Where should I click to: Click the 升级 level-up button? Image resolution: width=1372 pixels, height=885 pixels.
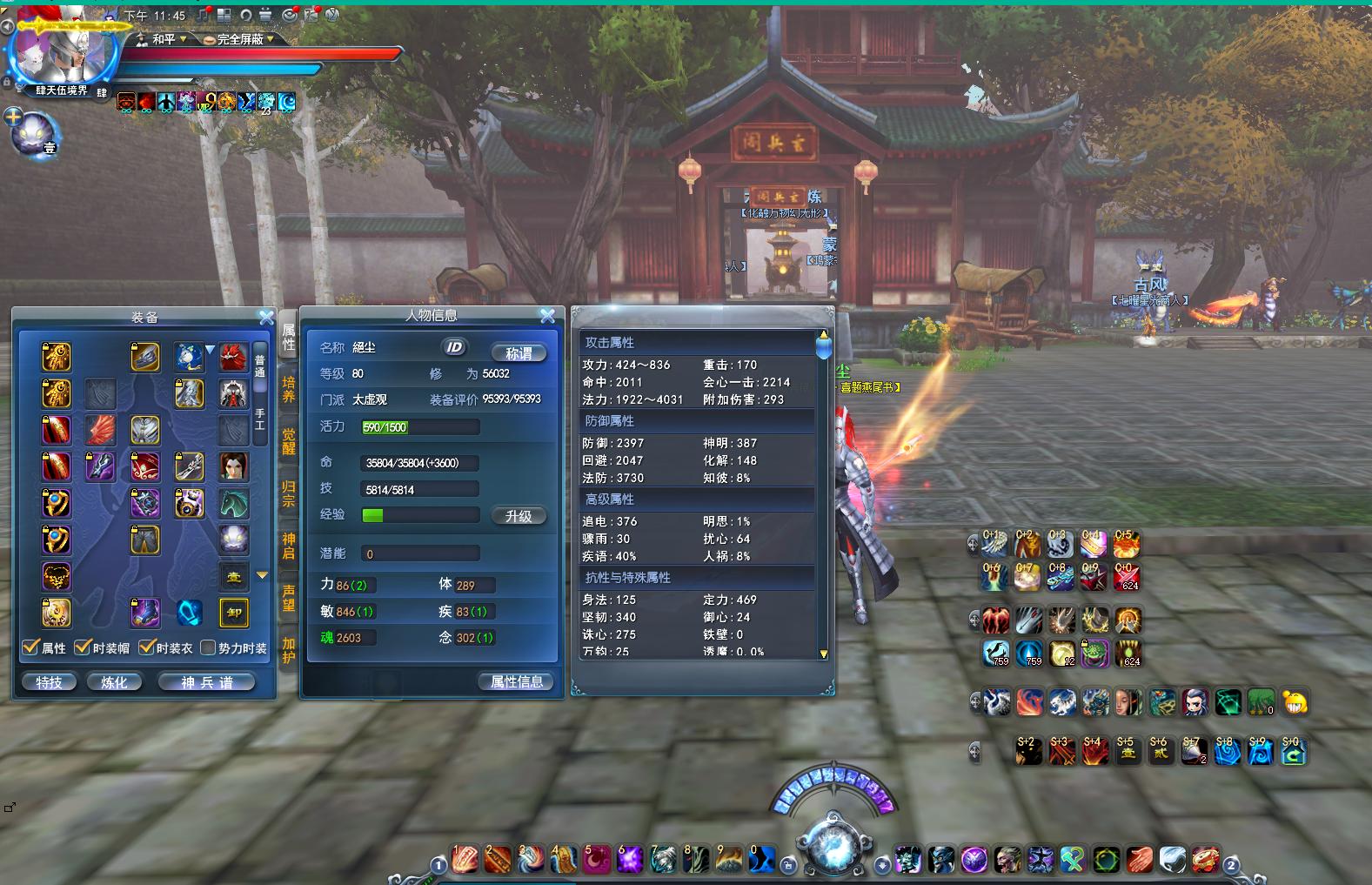point(519,516)
